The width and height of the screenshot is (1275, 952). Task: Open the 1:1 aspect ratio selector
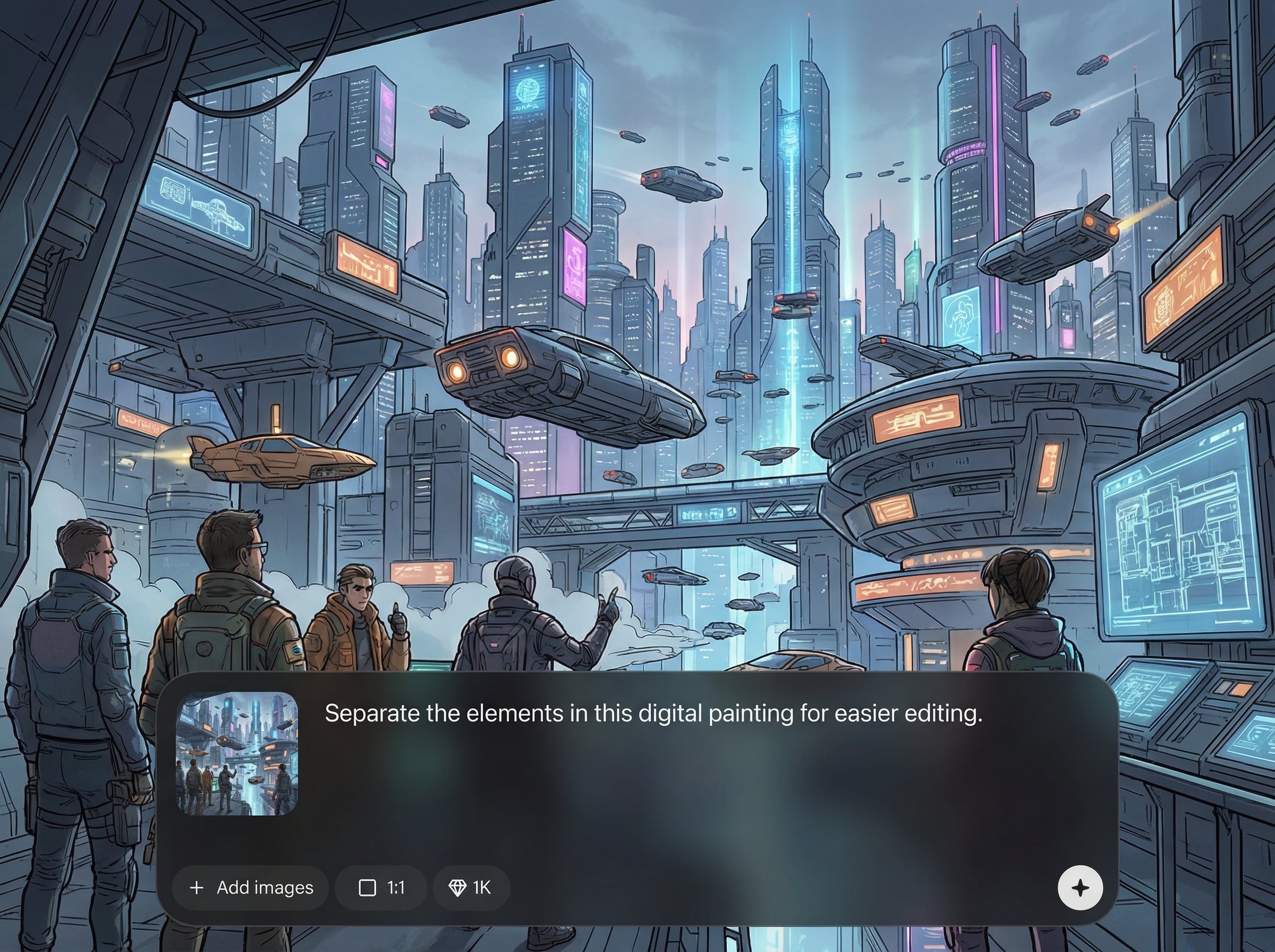click(381, 888)
